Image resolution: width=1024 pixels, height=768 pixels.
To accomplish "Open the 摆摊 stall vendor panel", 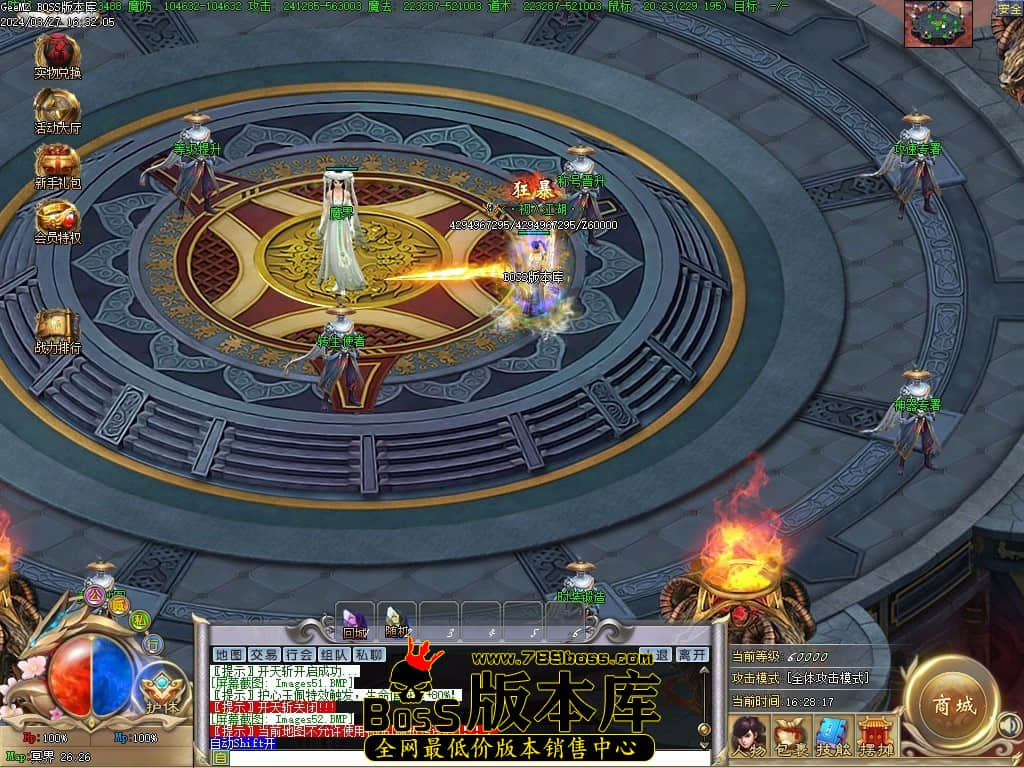I will coord(874,736).
